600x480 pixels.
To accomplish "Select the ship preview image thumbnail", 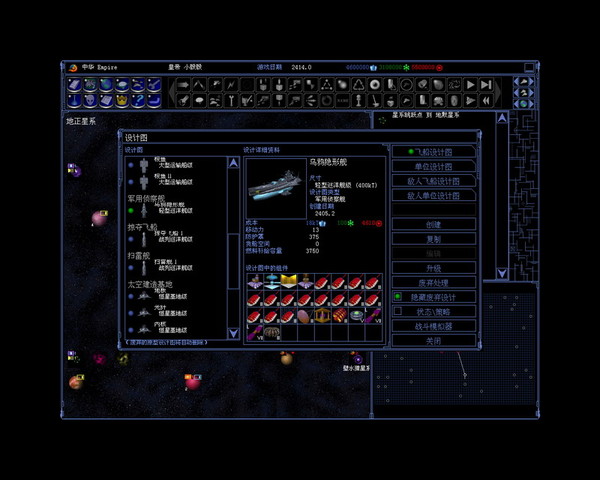I will (x=275, y=187).
